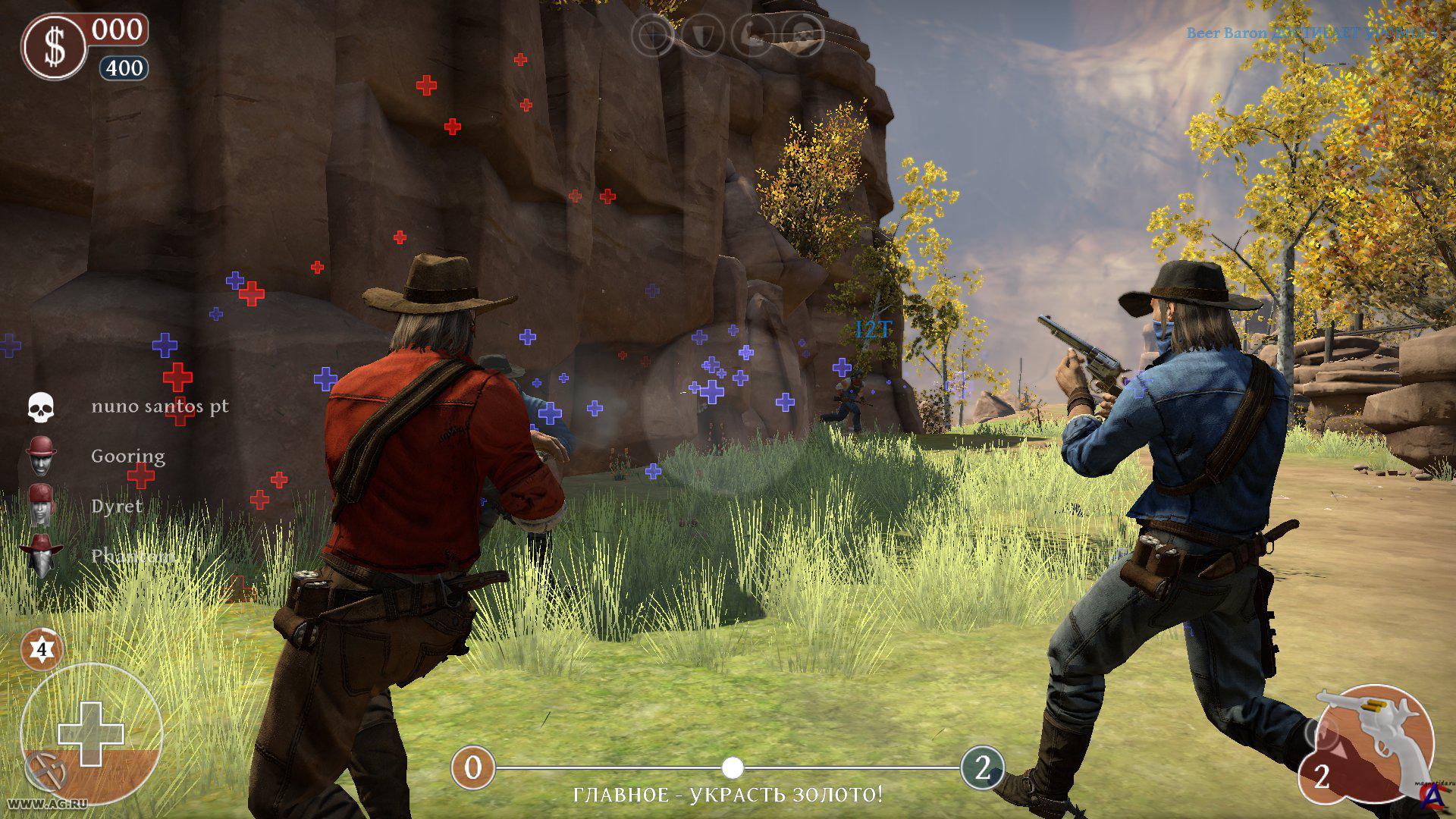This screenshot has width=1456, height=819.
Task: Choose Dyret in the team list
Action: click(x=116, y=507)
